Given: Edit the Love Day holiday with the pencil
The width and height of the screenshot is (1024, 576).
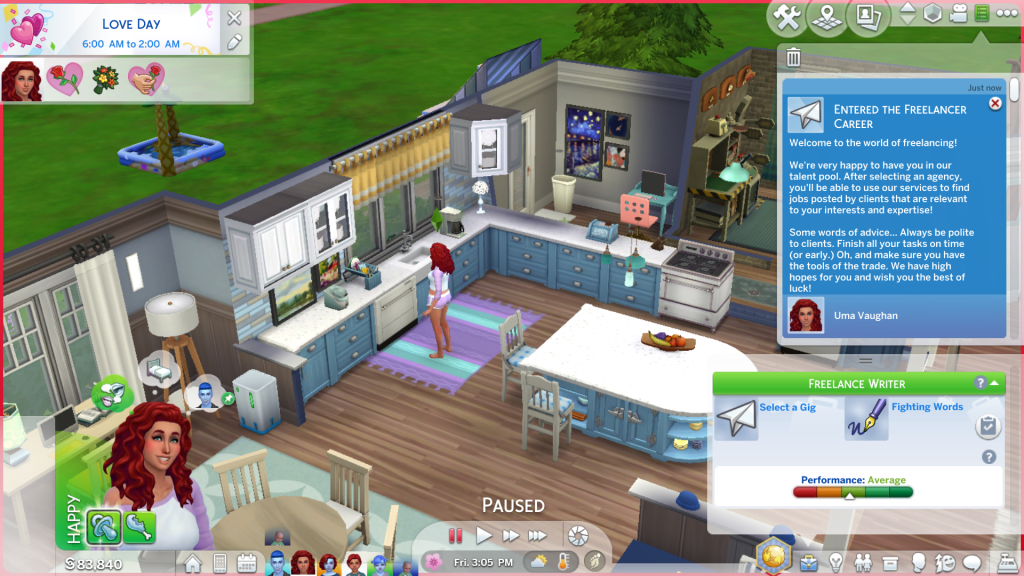Looking at the screenshot, I should [x=234, y=42].
